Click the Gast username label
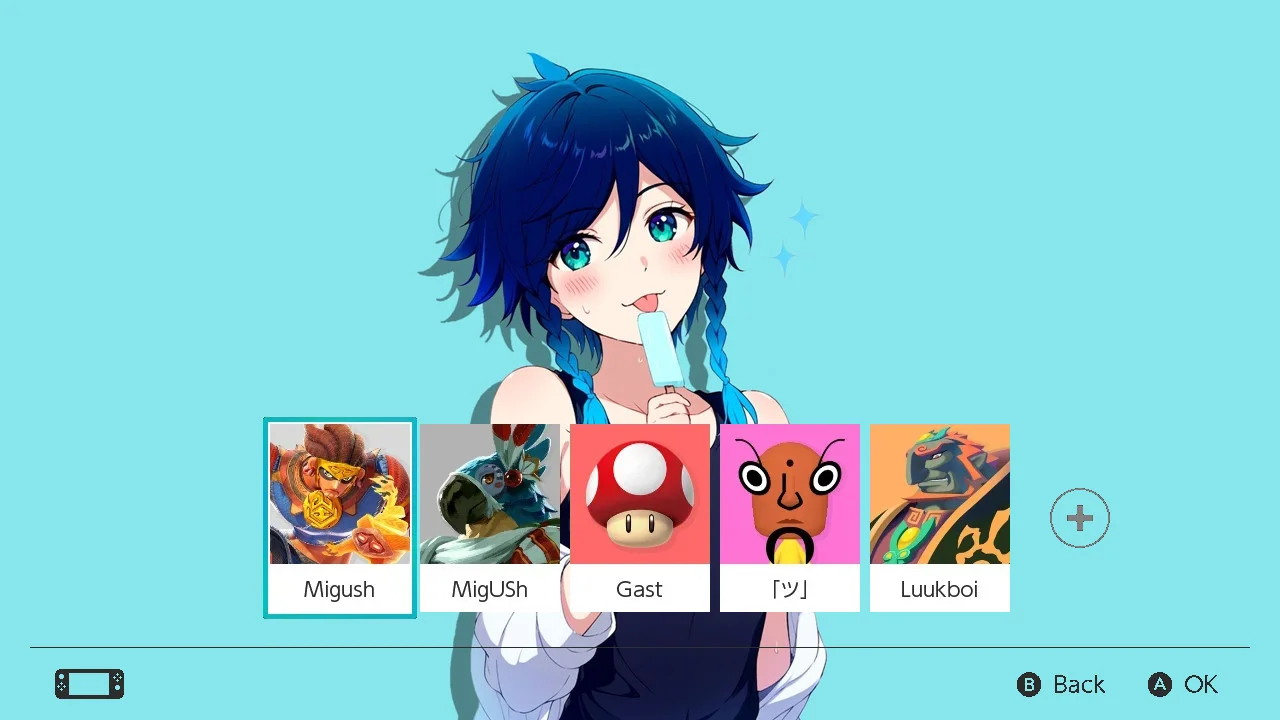The image size is (1280, 720). click(640, 589)
